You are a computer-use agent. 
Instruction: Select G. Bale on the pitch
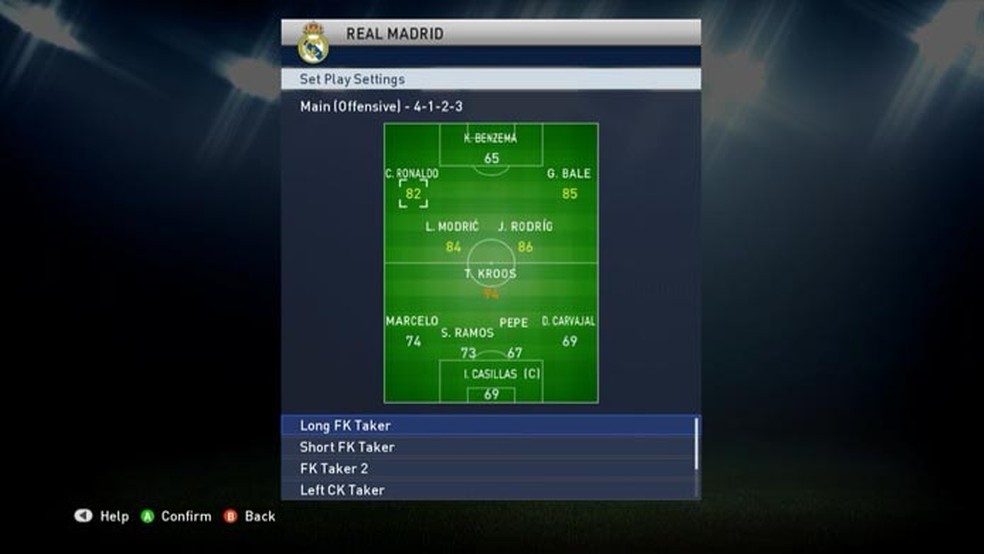click(x=569, y=185)
